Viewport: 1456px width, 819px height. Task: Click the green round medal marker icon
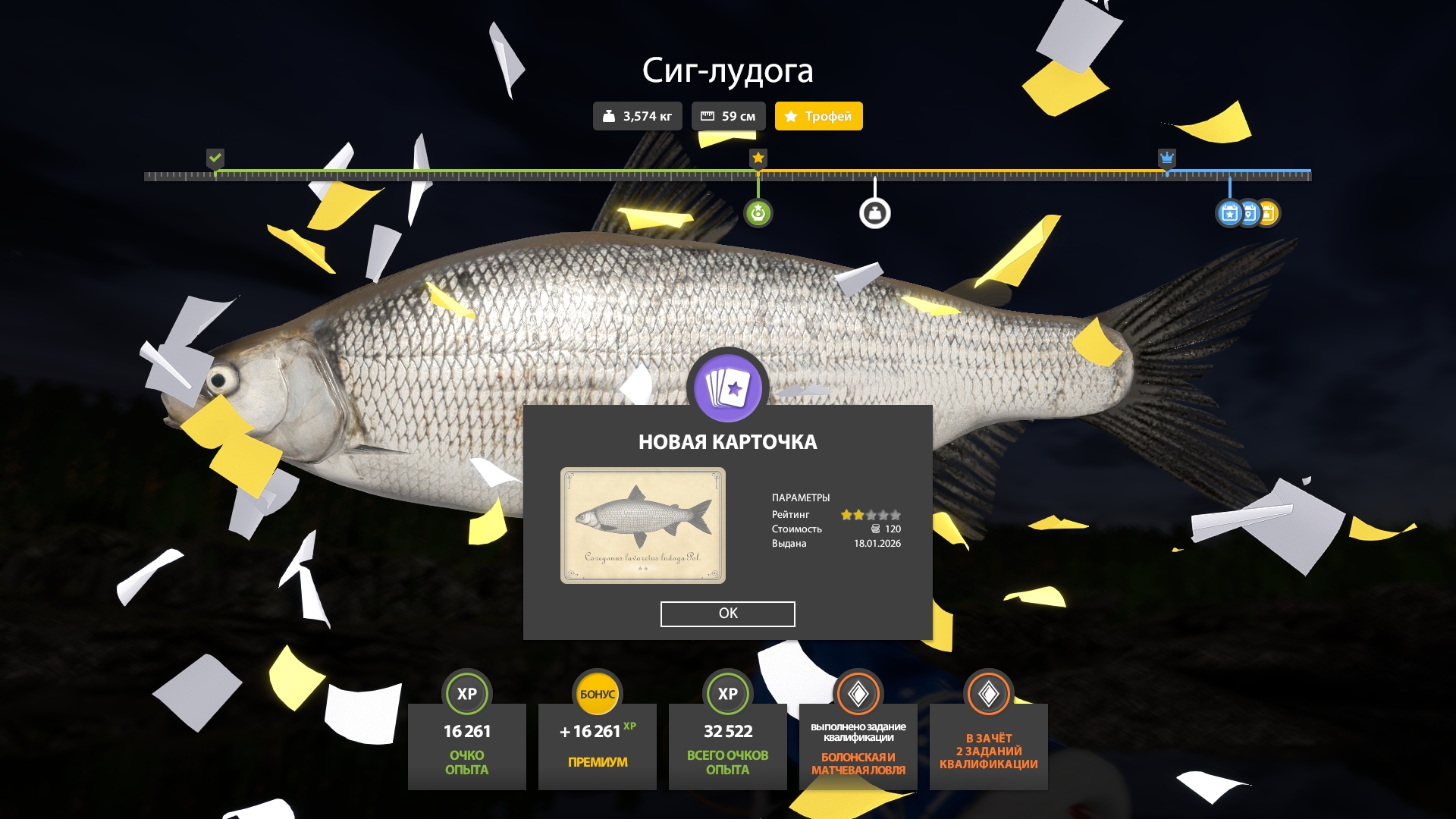click(x=758, y=213)
